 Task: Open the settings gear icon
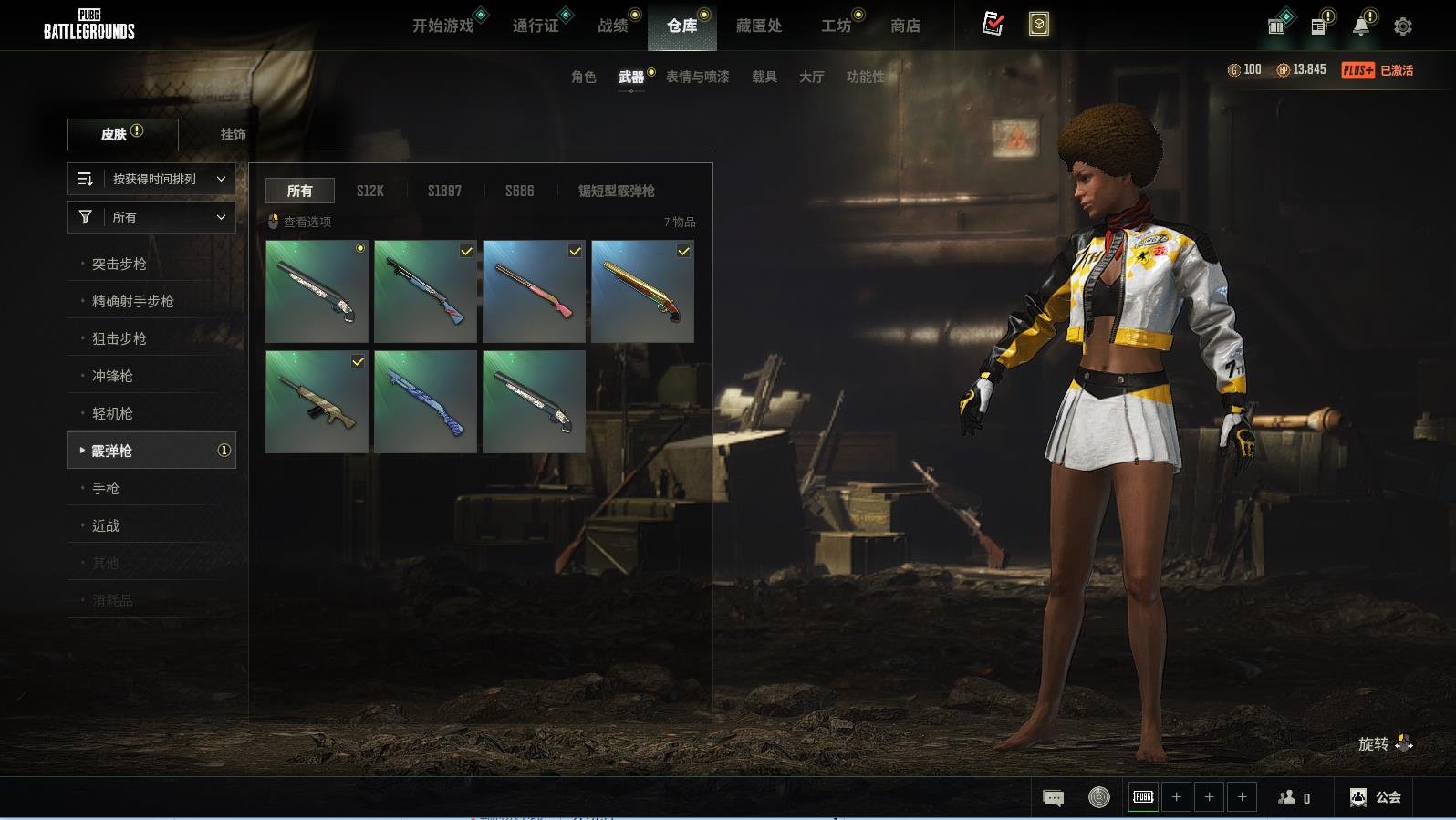click(1403, 26)
